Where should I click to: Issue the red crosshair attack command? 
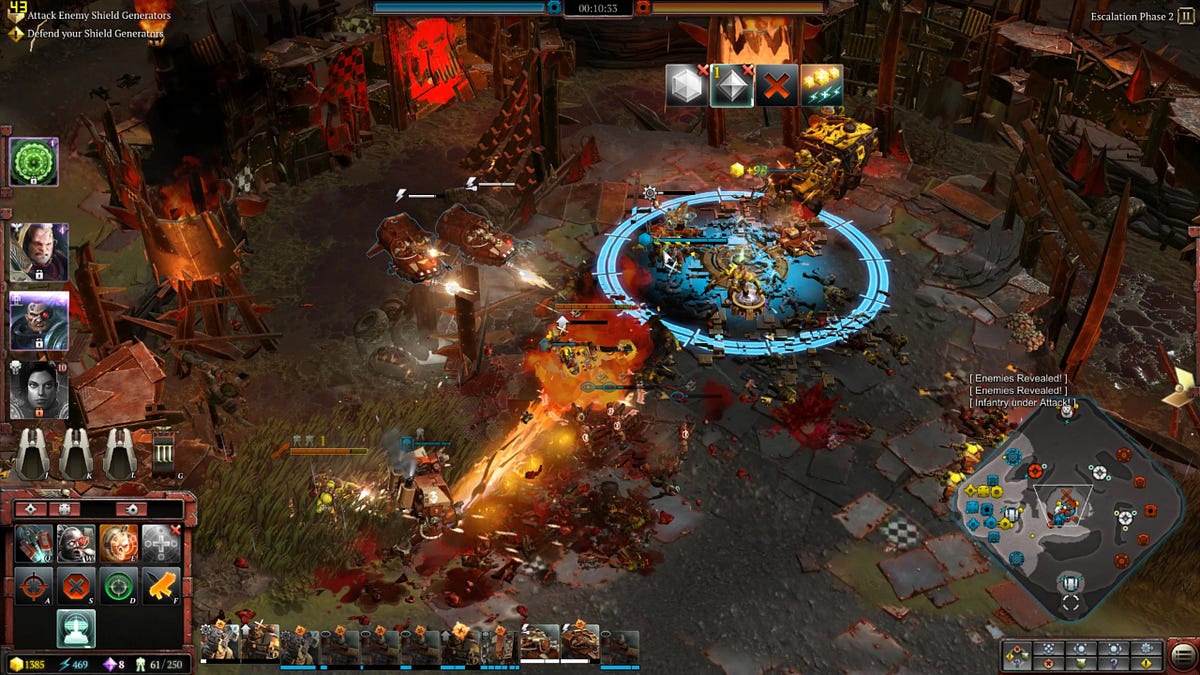point(34,585)
